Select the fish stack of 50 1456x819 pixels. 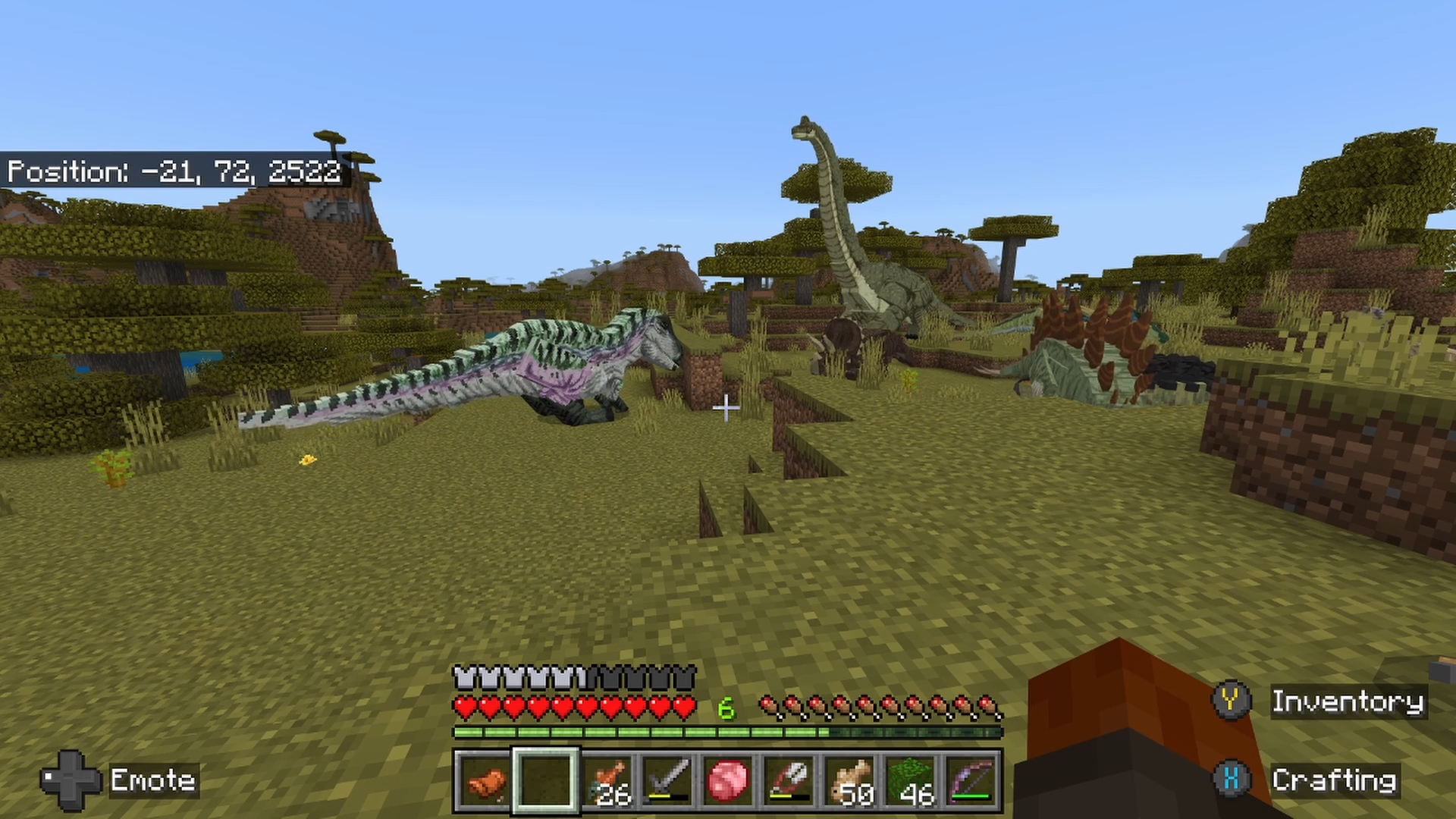850,781
